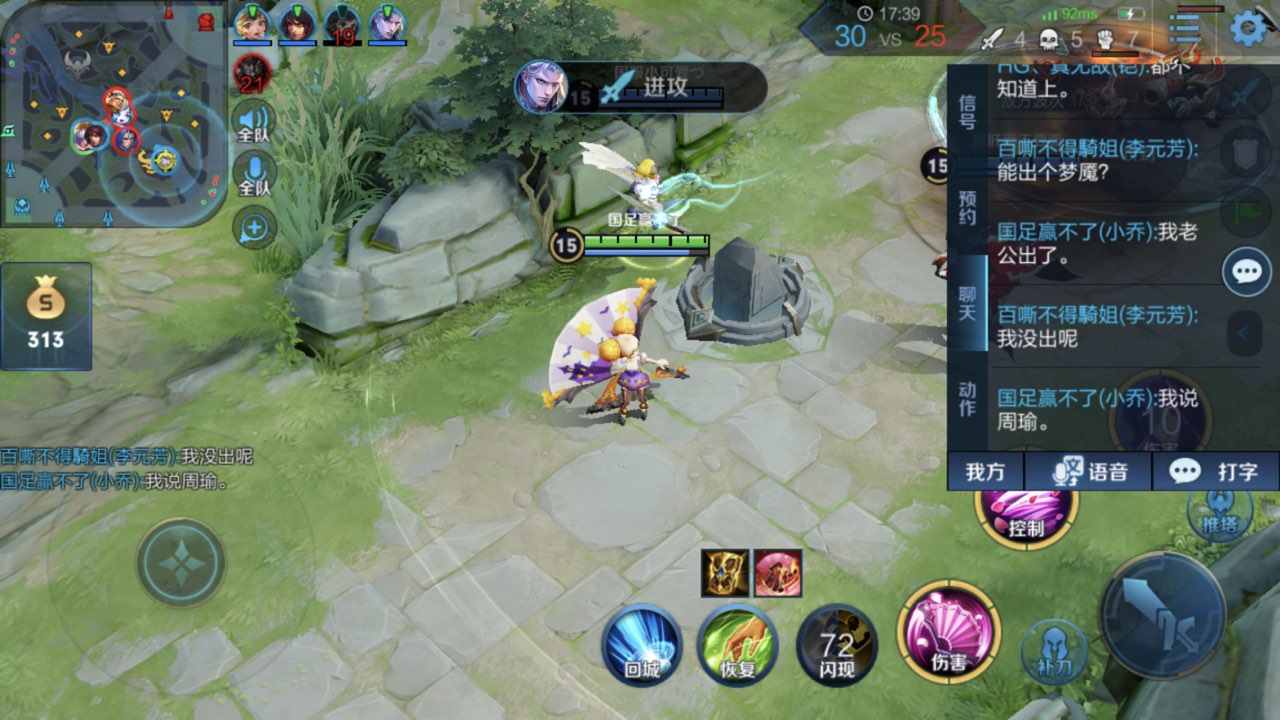1280x720 pixels.
Task: Toggle the 全队 speaker button
Action: pos(254,122)
